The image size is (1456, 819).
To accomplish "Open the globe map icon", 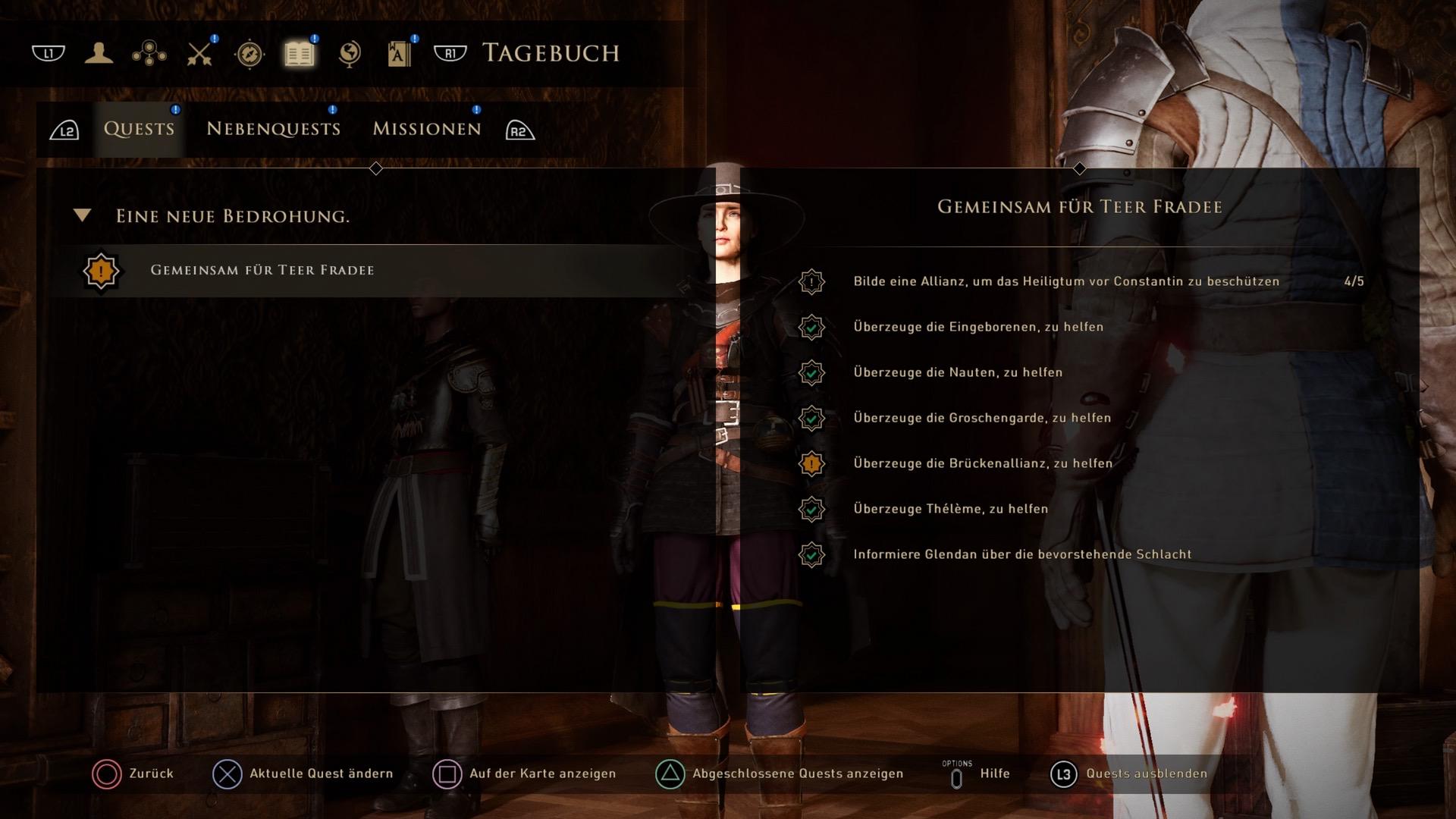I will [350, 53].
